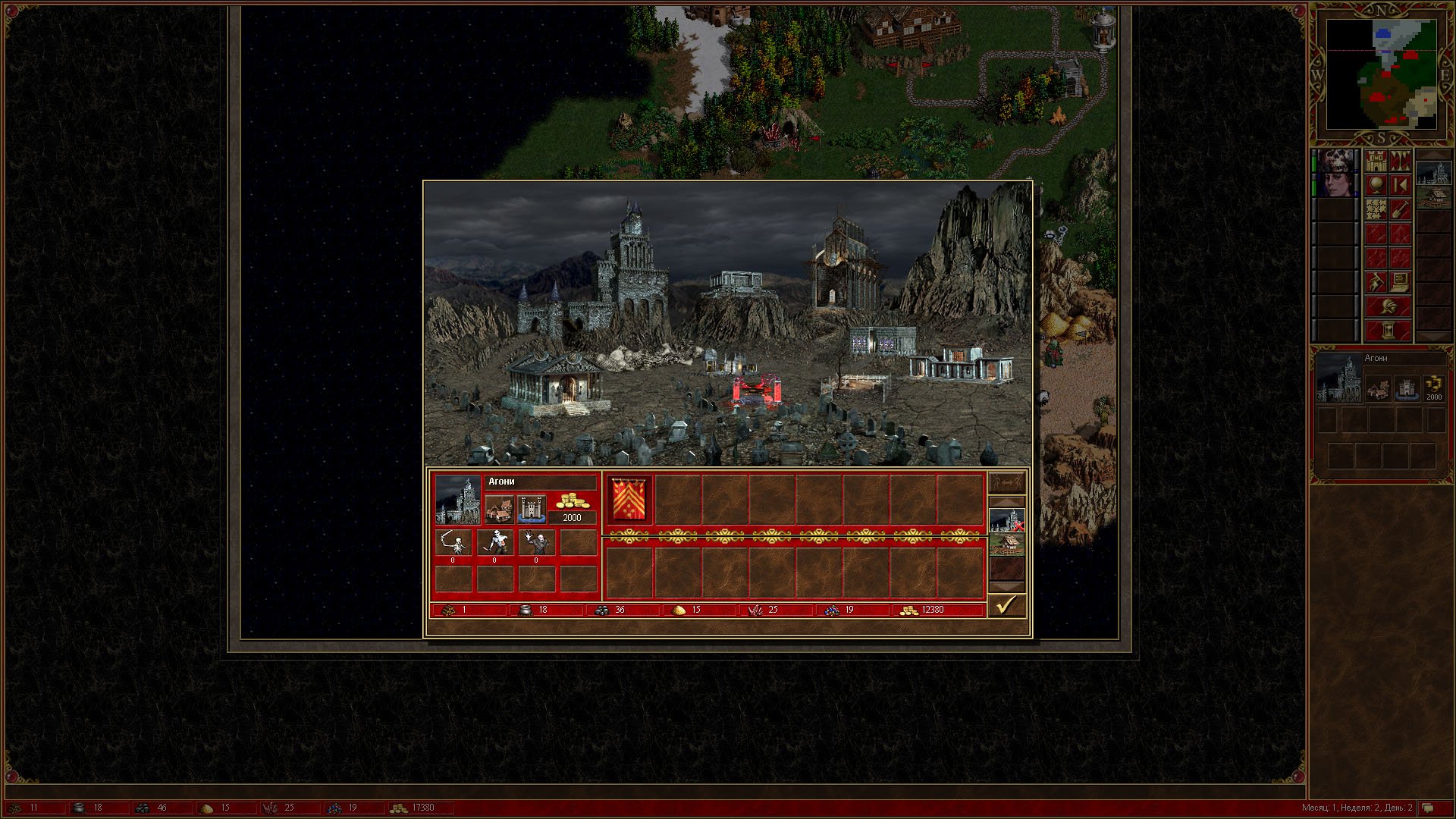This screenshot has height=819, width=1456.
Task: Select the wight creature icon
Action: click(x=536, y=543)
